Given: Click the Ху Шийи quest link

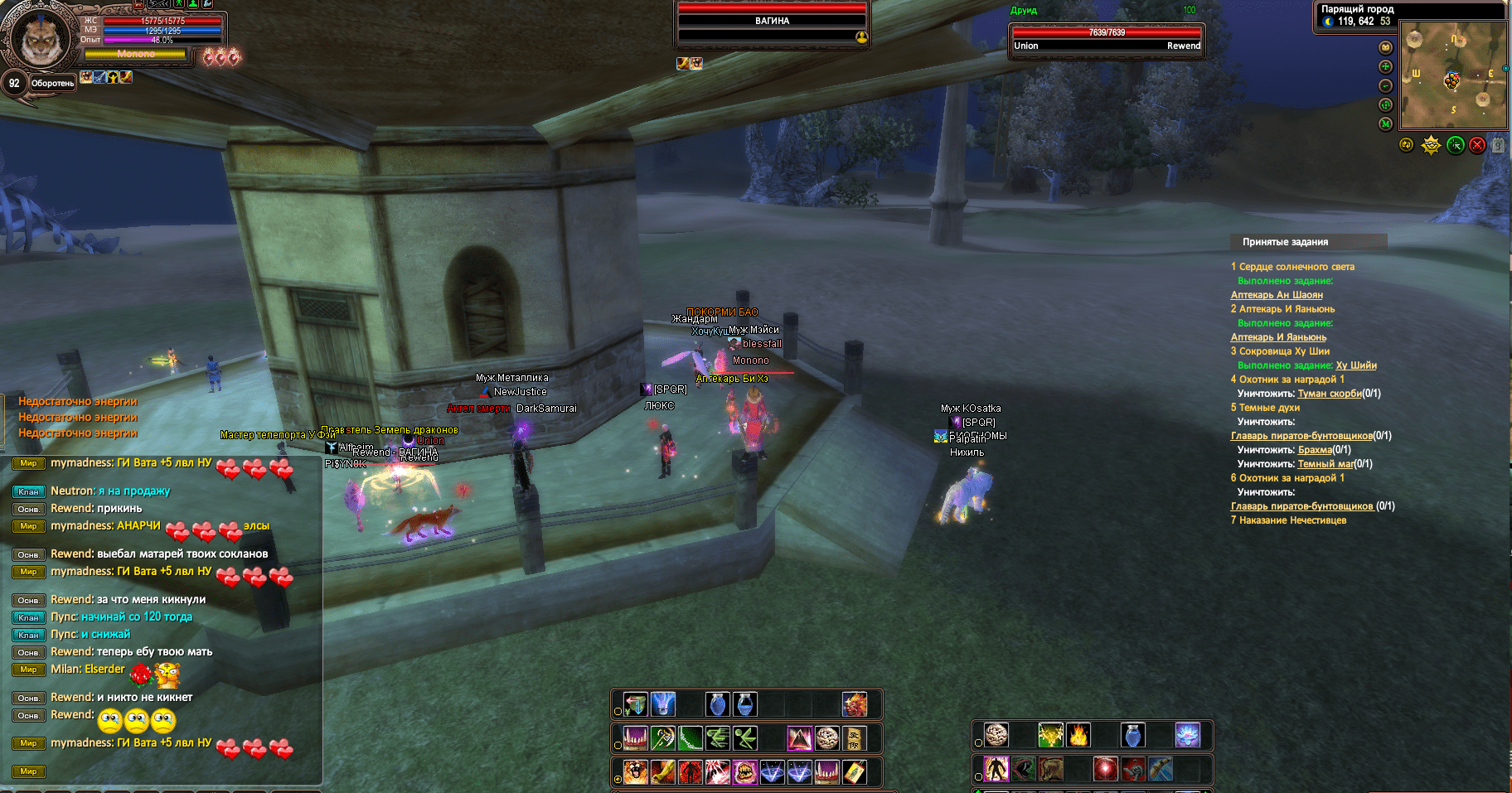Looking at the screenshot, I should coord(1356,365).
